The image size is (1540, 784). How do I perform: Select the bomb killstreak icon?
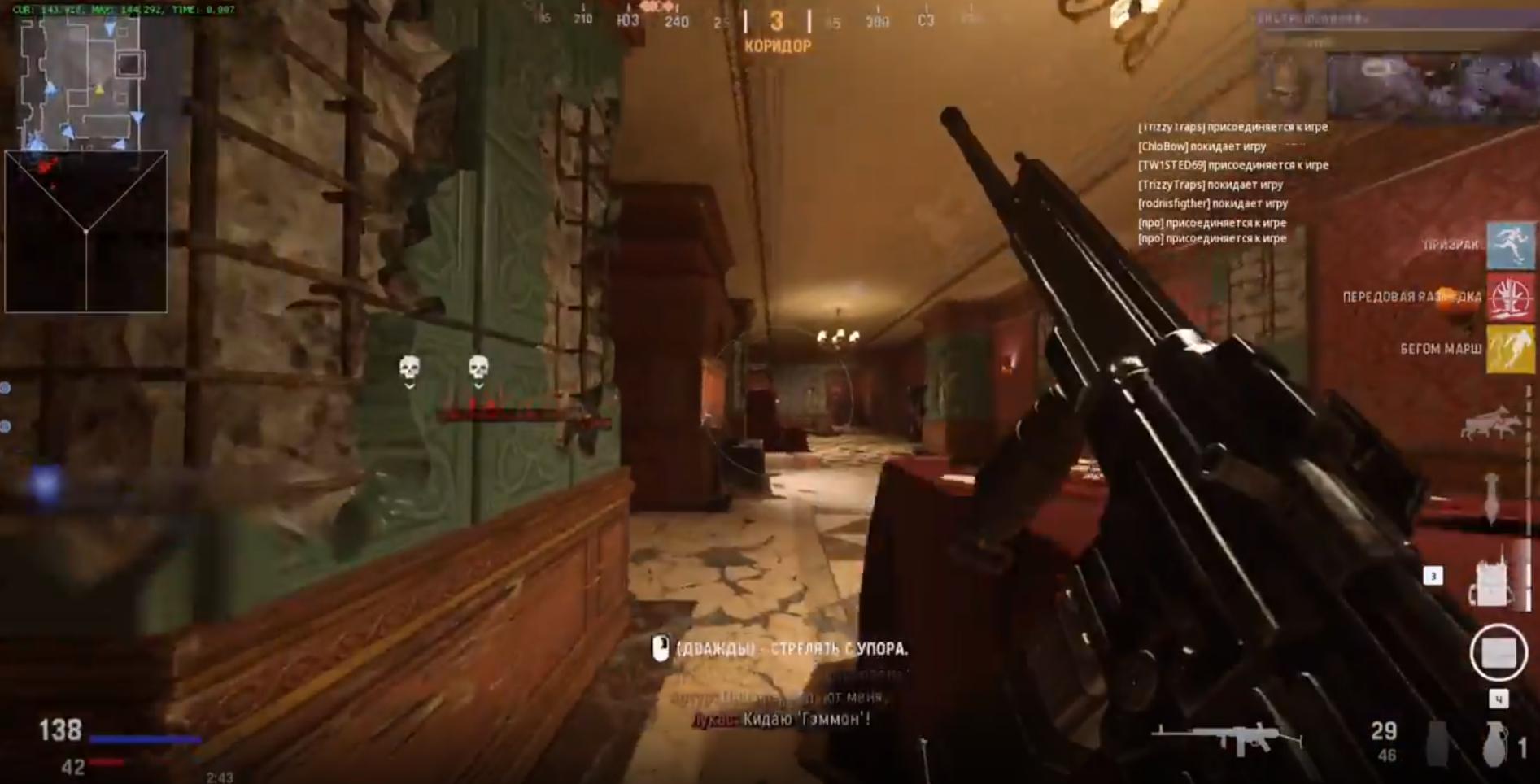pyautogui.click(x=1492, y=498)
